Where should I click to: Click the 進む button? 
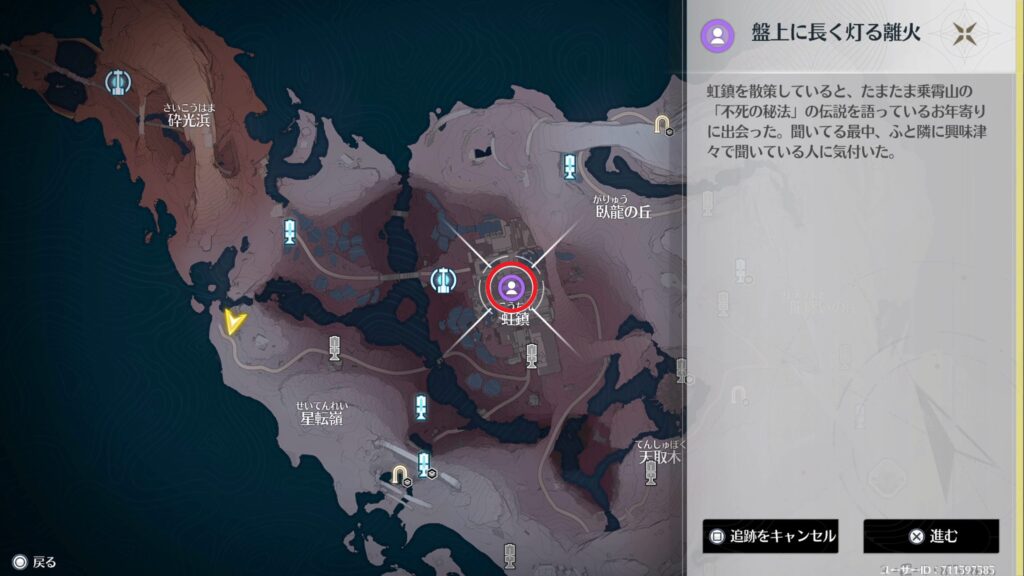click(931, 536)
